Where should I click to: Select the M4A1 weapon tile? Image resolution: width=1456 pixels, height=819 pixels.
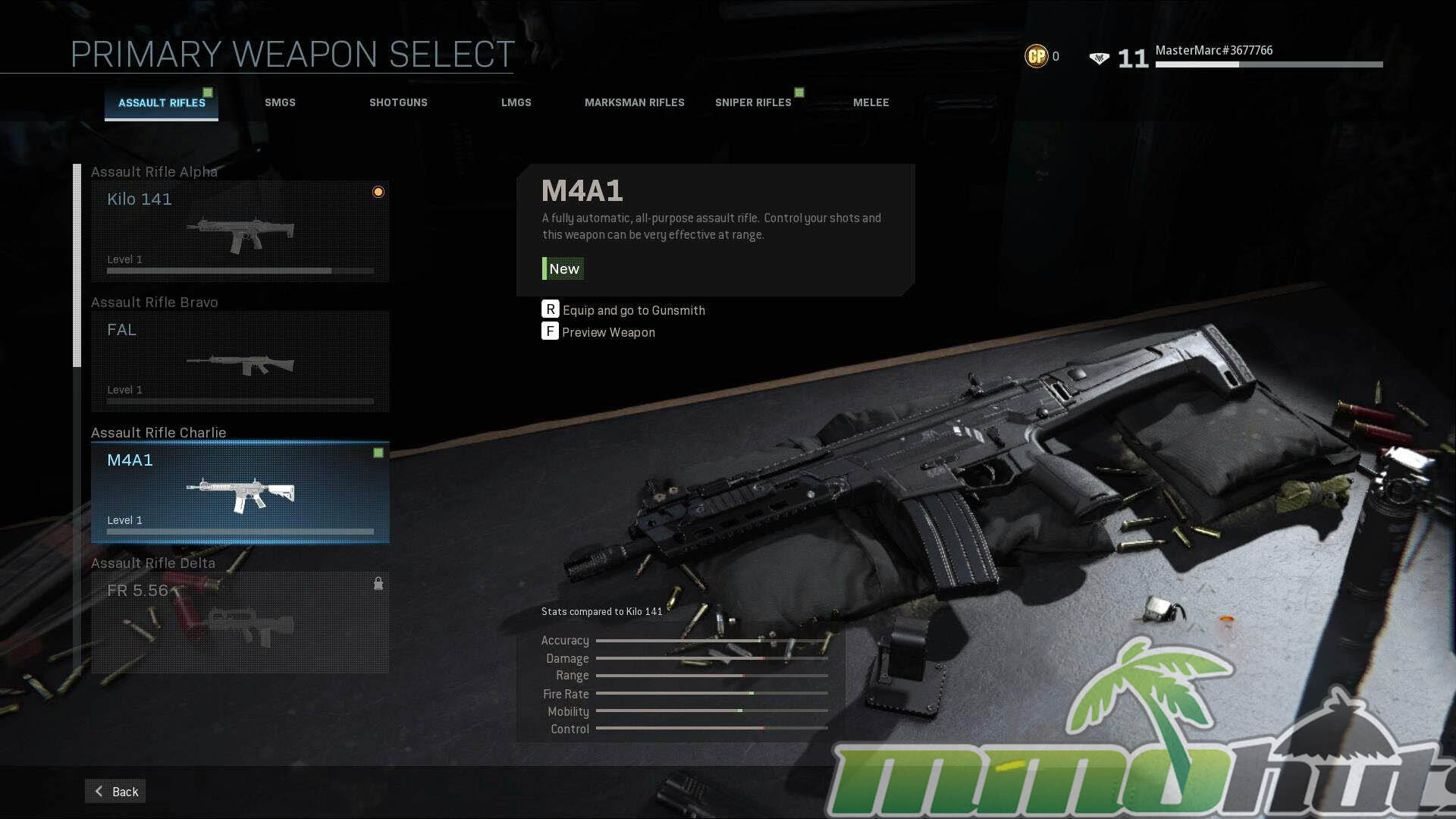click(x=240, y=492)
